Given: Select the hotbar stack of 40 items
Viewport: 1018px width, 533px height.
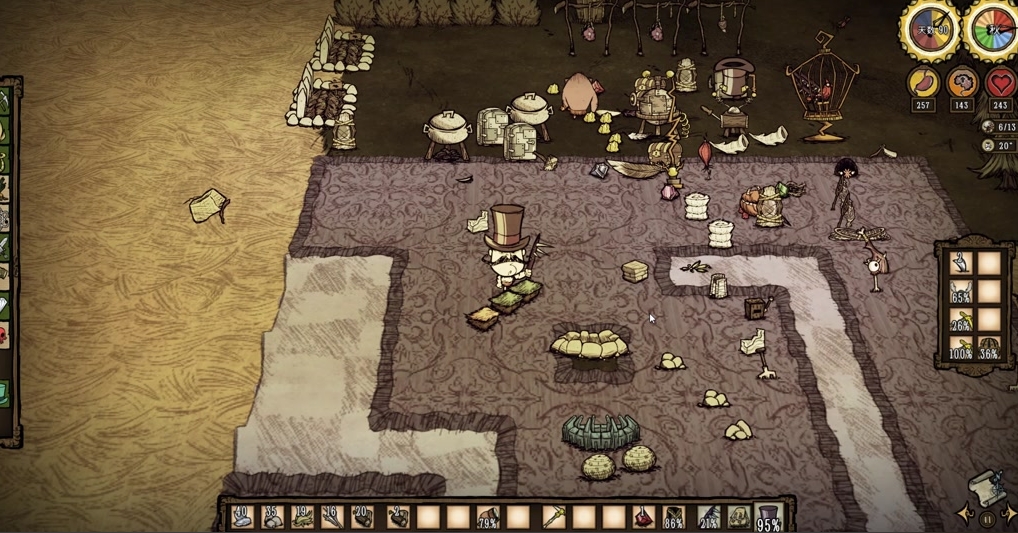Looking at the screenshot, I should (241, 516).
